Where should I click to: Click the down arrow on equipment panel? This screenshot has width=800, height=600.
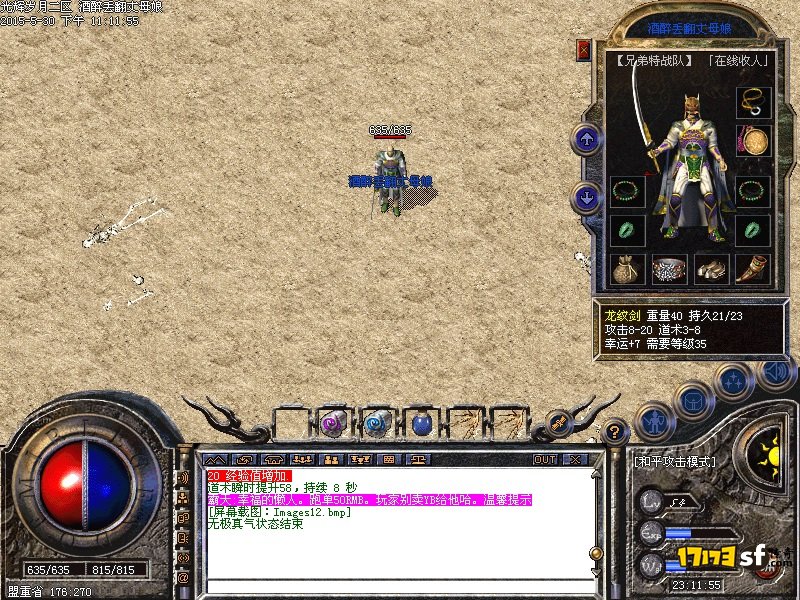coord(587,196)
